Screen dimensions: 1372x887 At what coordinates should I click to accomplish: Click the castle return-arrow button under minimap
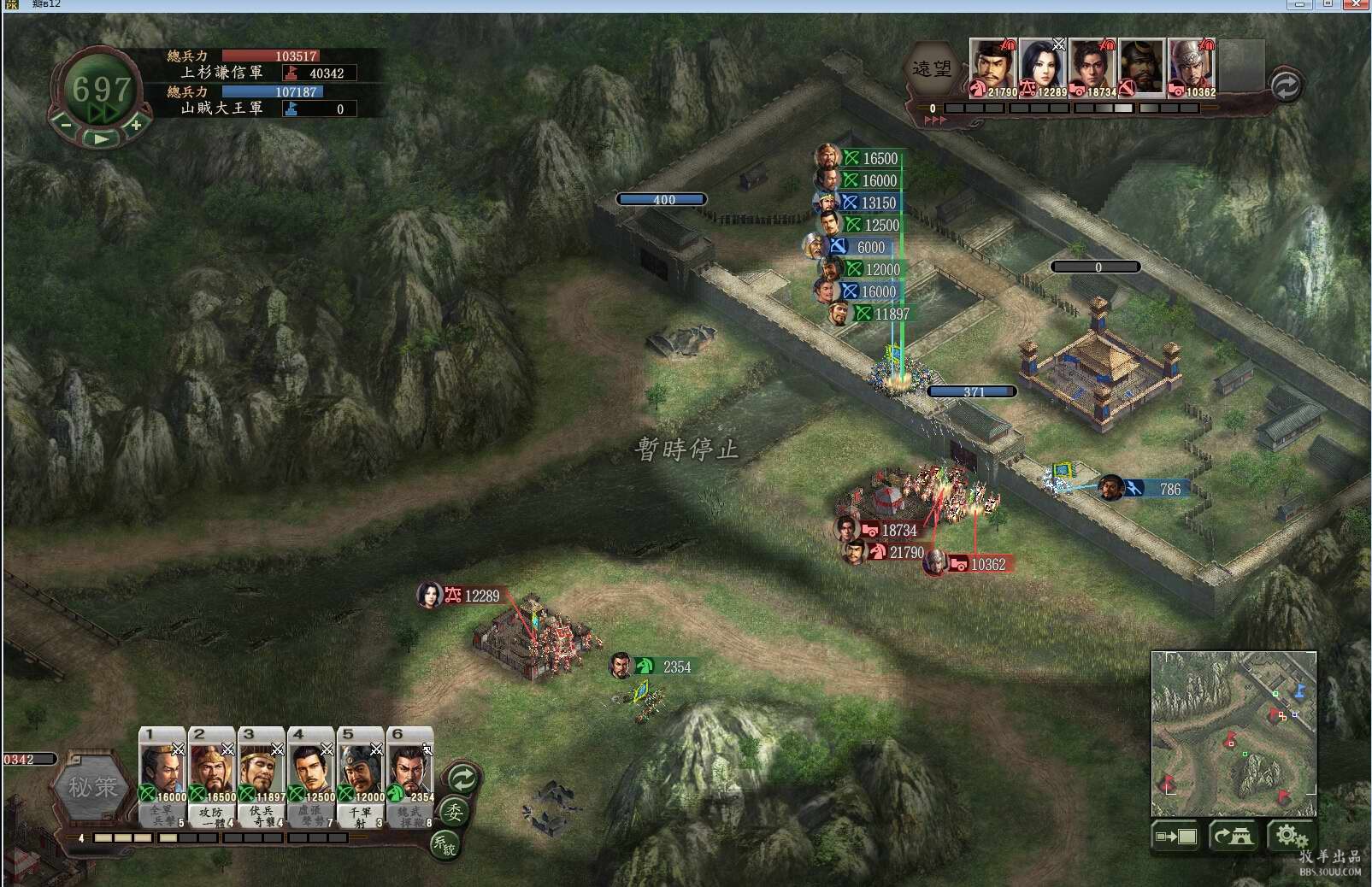1233,836
